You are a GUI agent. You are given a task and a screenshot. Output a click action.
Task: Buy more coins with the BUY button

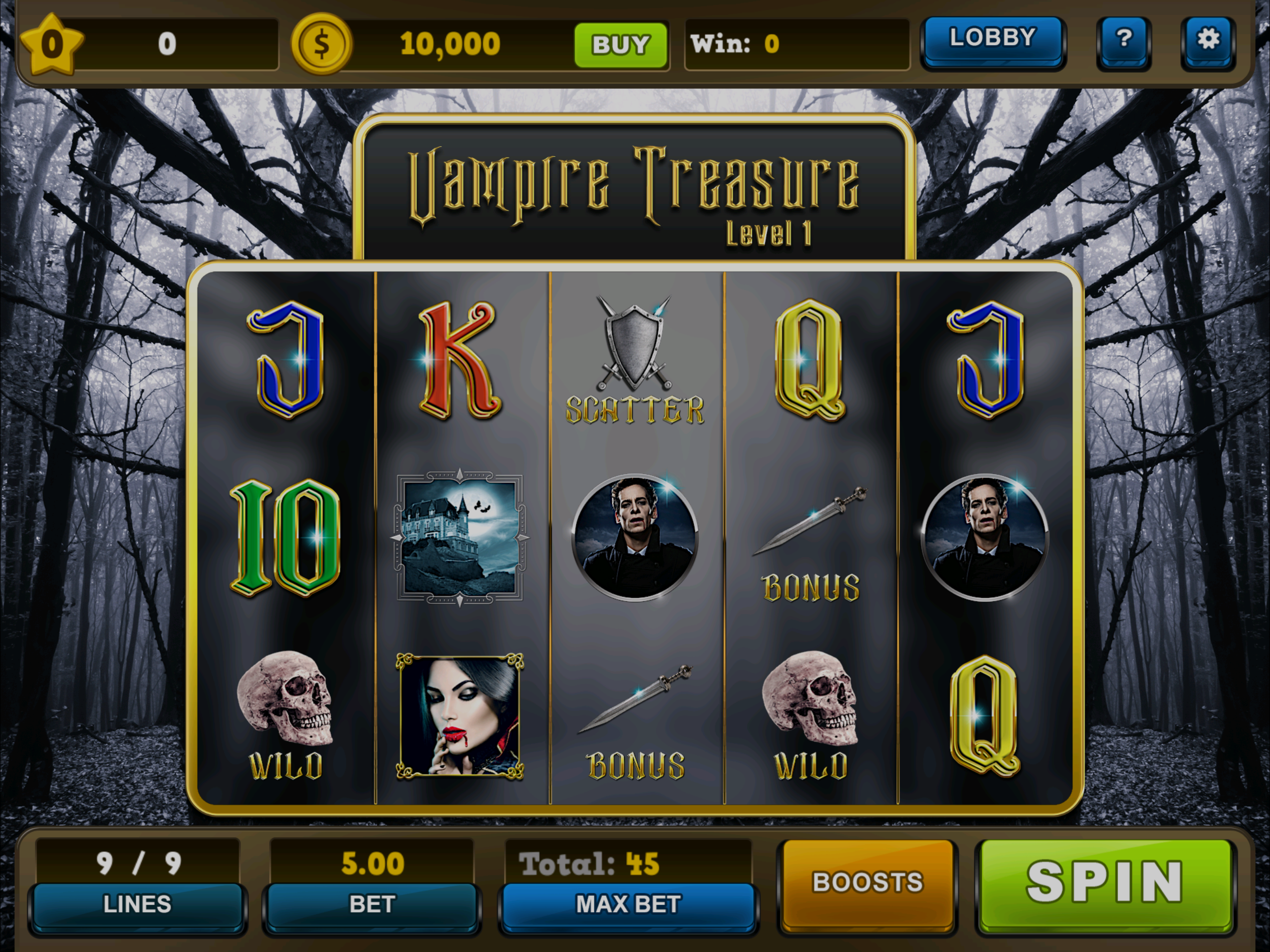(621, 45)
